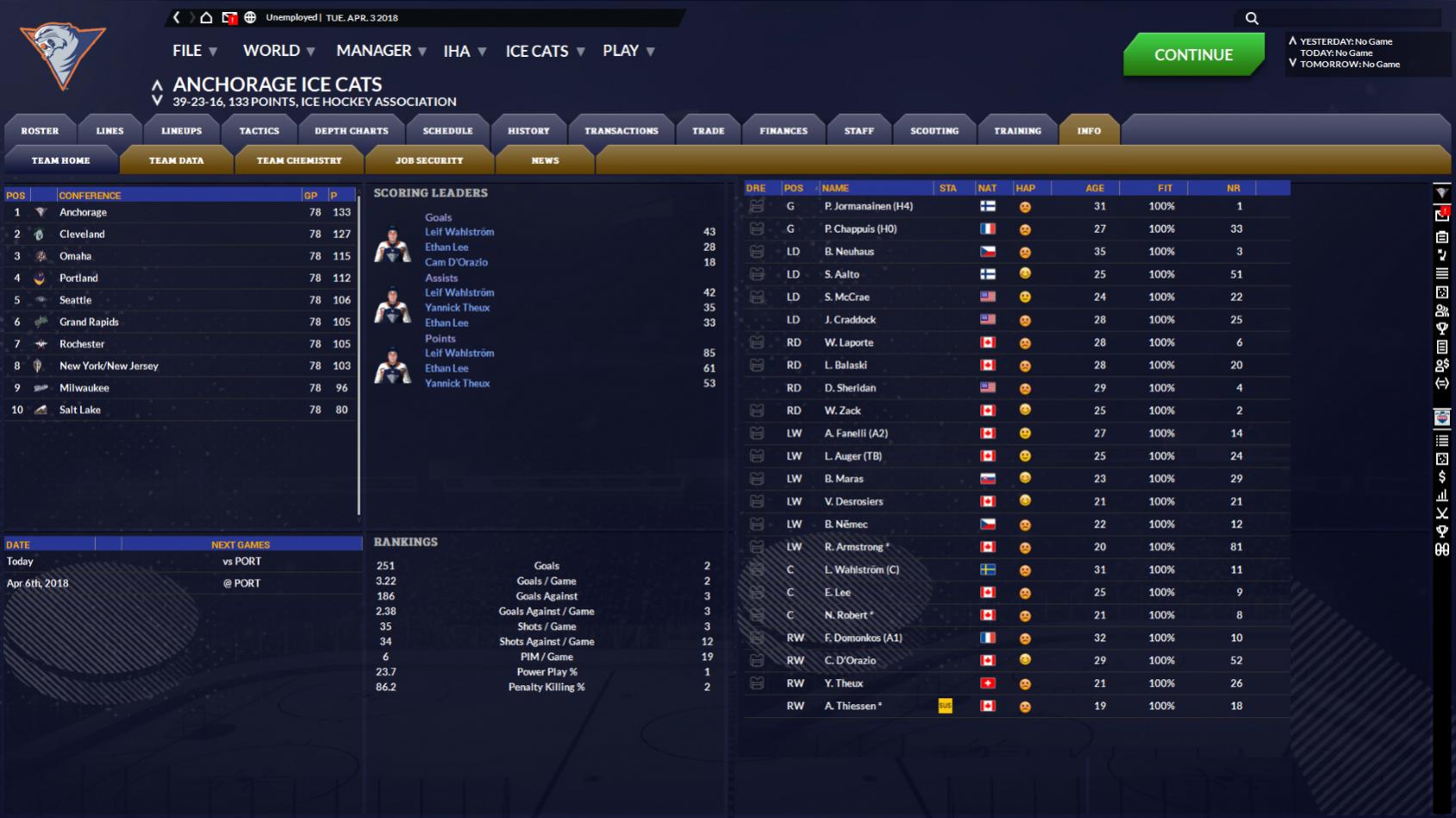Select player P. Jormanainen in roster list
Image resolution: width=1456 pixels, height=818 pixels.
pos(867,206)
